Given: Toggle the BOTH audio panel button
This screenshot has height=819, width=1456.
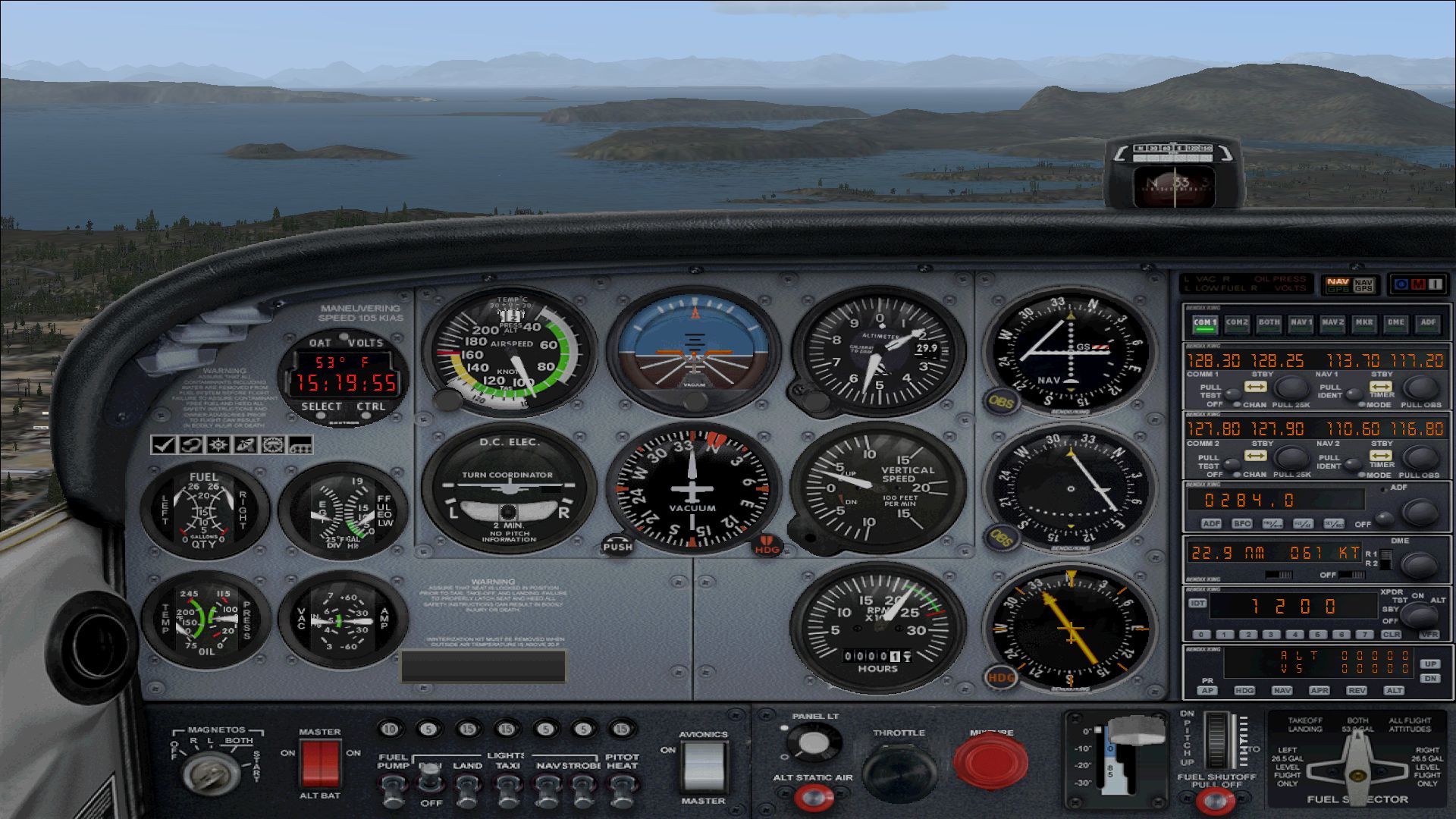Looking at the screenshot, I should [1269, 323].
